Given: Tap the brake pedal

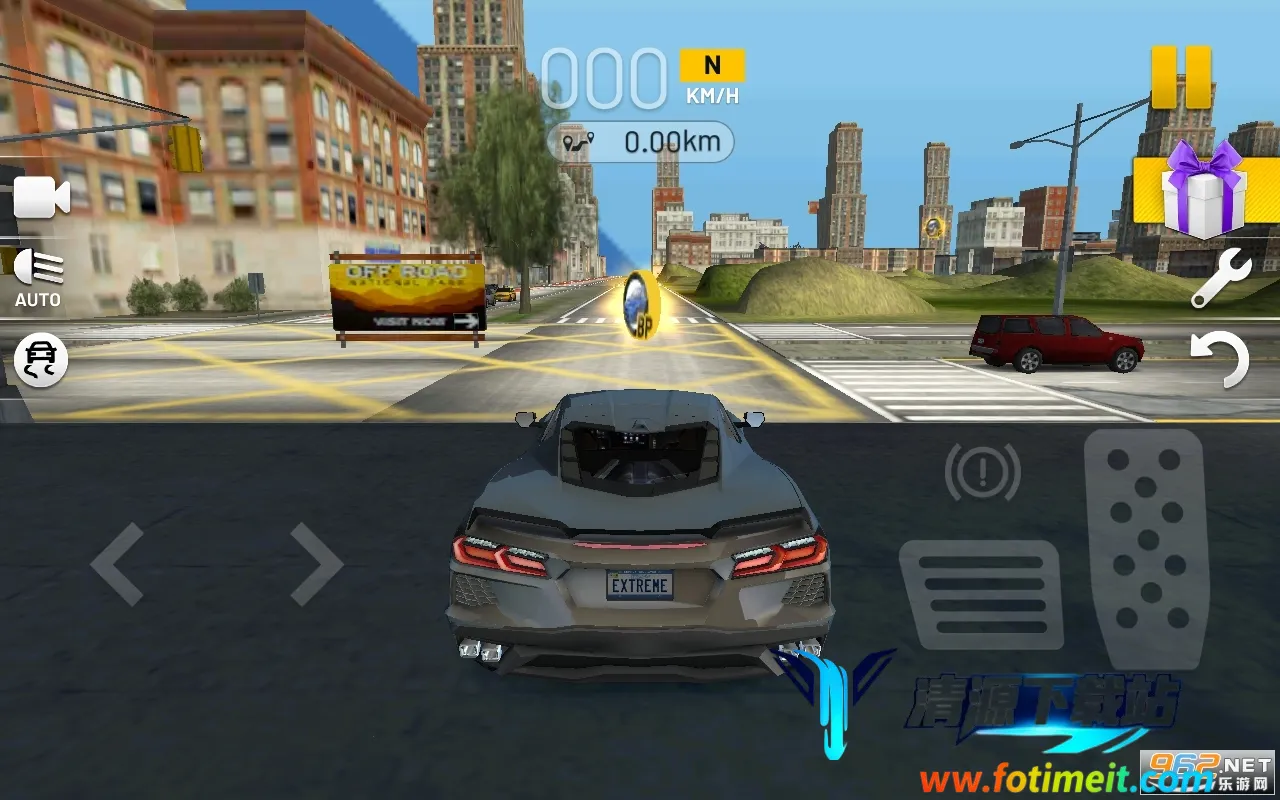Looking at the screenshot, I should [x=980, y=595].
